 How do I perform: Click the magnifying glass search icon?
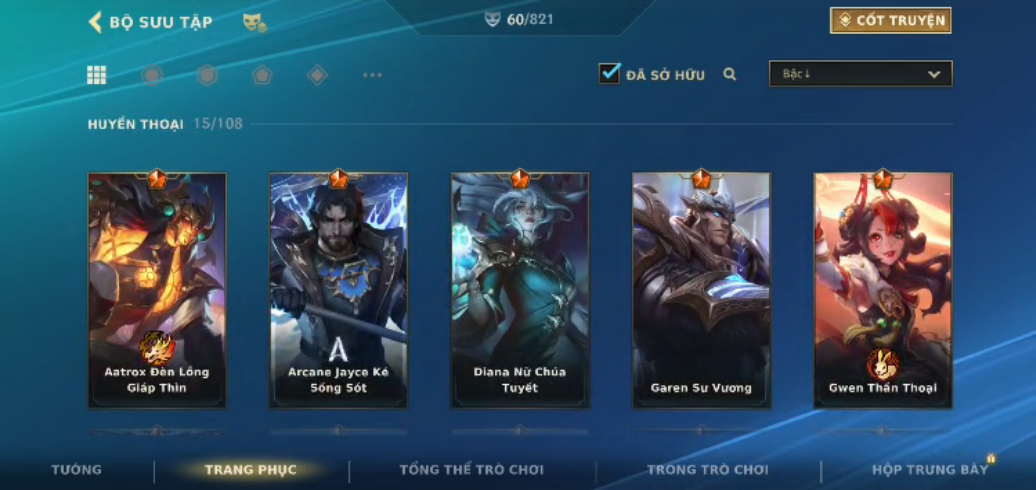pos(730,74)
